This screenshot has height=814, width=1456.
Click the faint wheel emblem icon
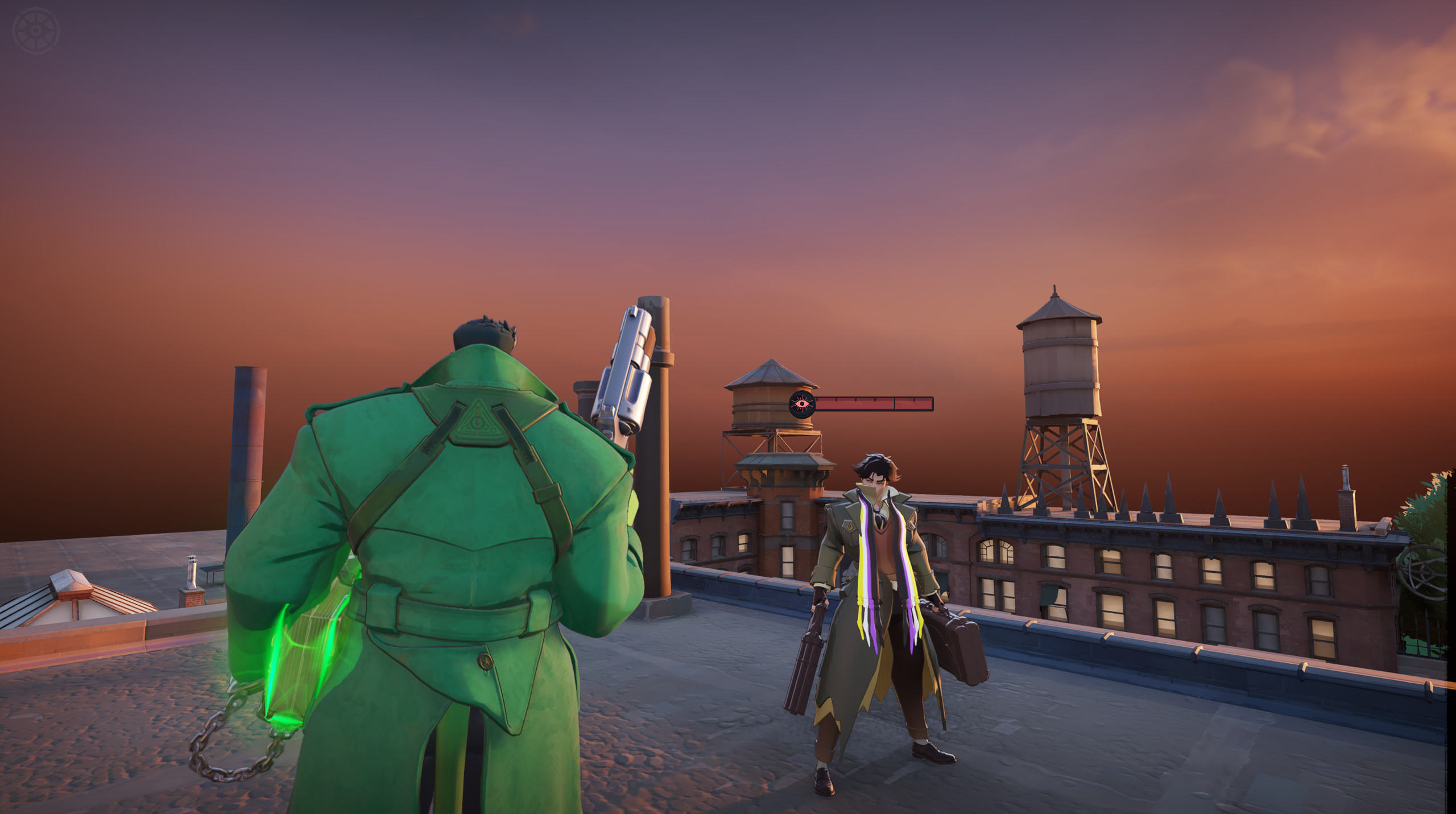(x=36, y=31)
